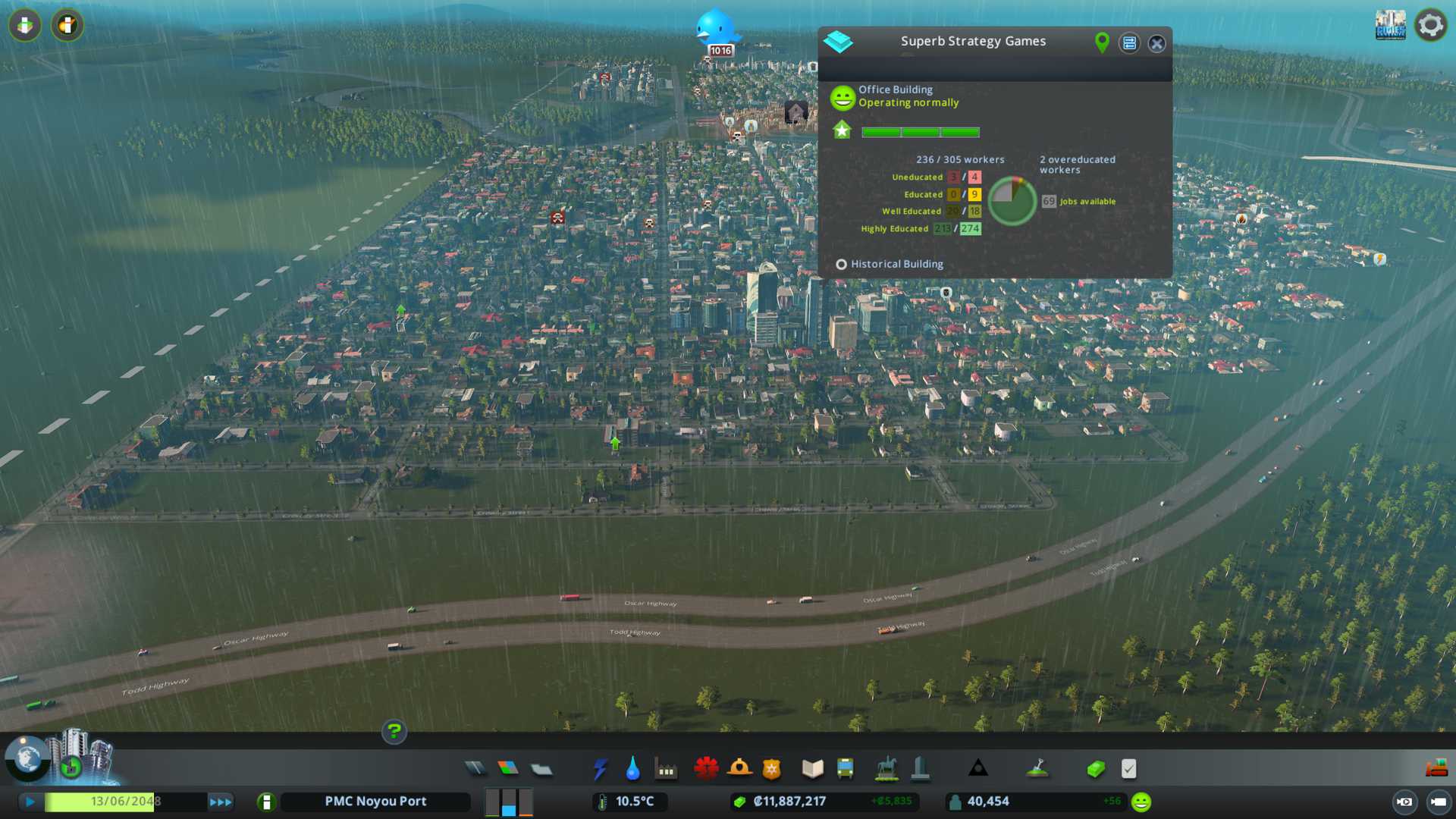Select the red healthcare menu icon
Screen dimensions: 1456x819
tap(706, 769)
